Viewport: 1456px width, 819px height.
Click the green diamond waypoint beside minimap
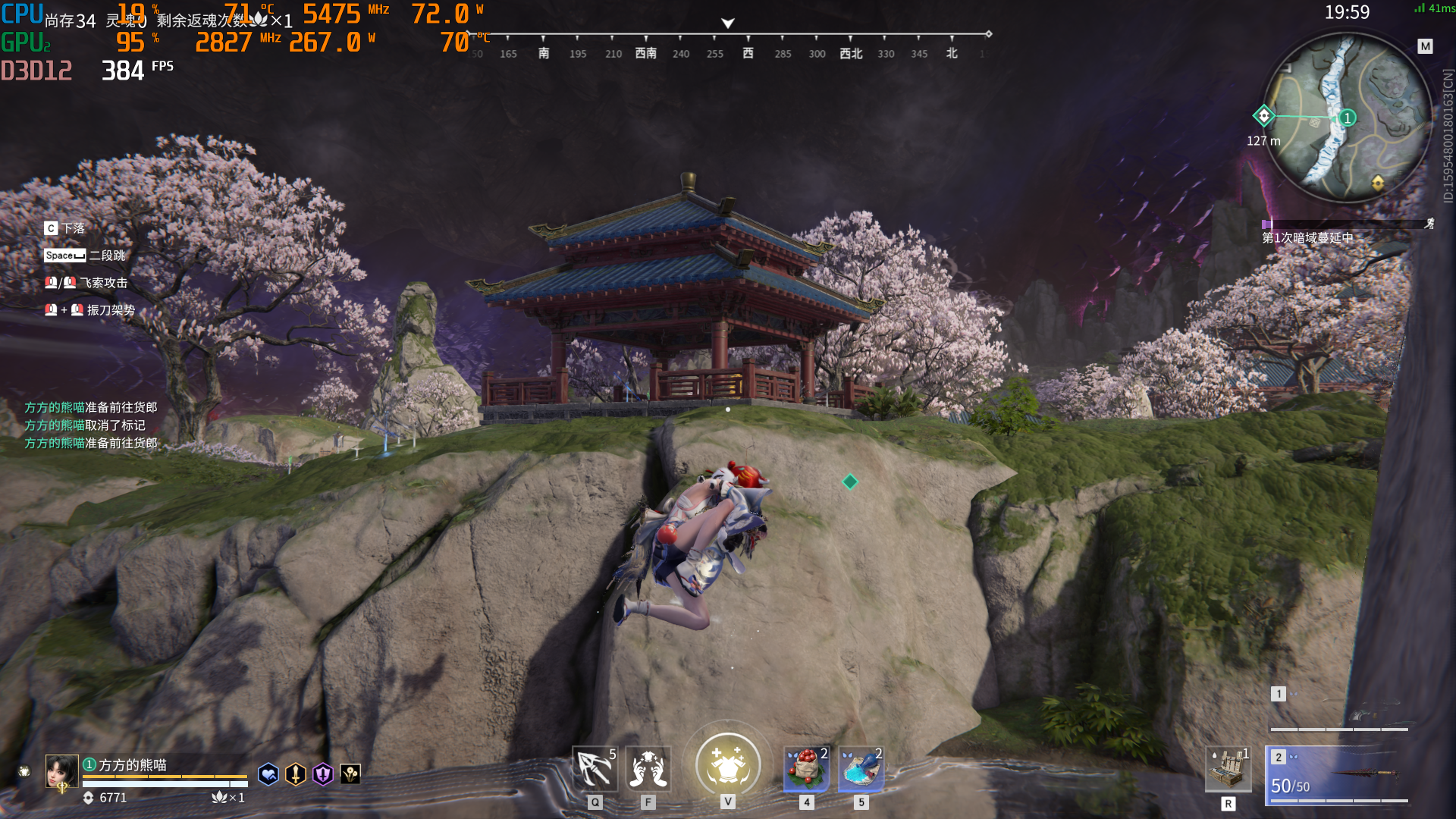(x=1263, y=116)
